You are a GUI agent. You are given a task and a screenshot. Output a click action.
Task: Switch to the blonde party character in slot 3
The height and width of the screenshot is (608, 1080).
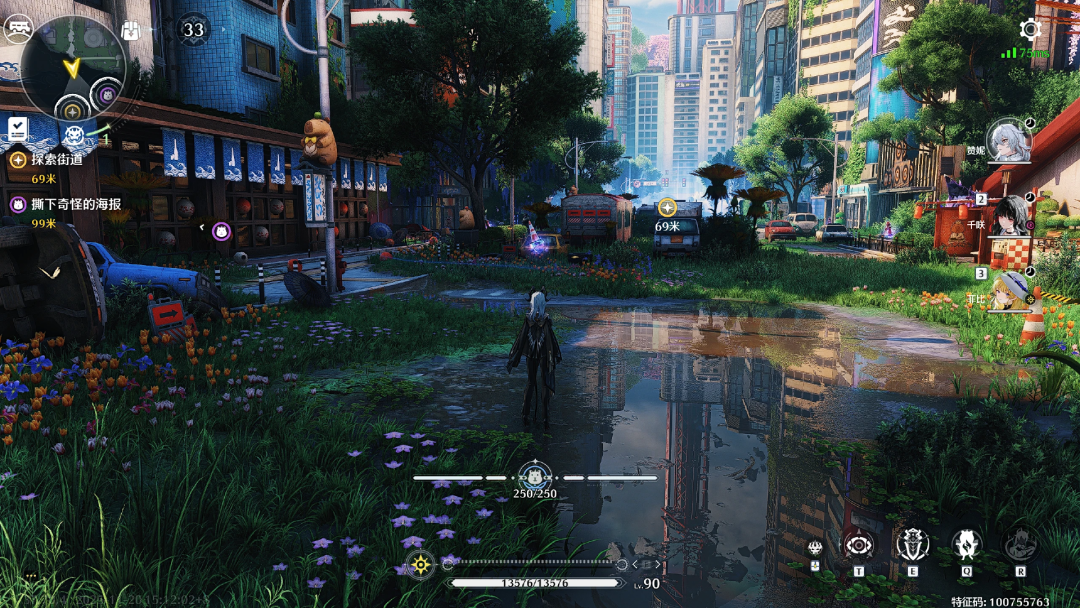click(x=1012, y=289)
